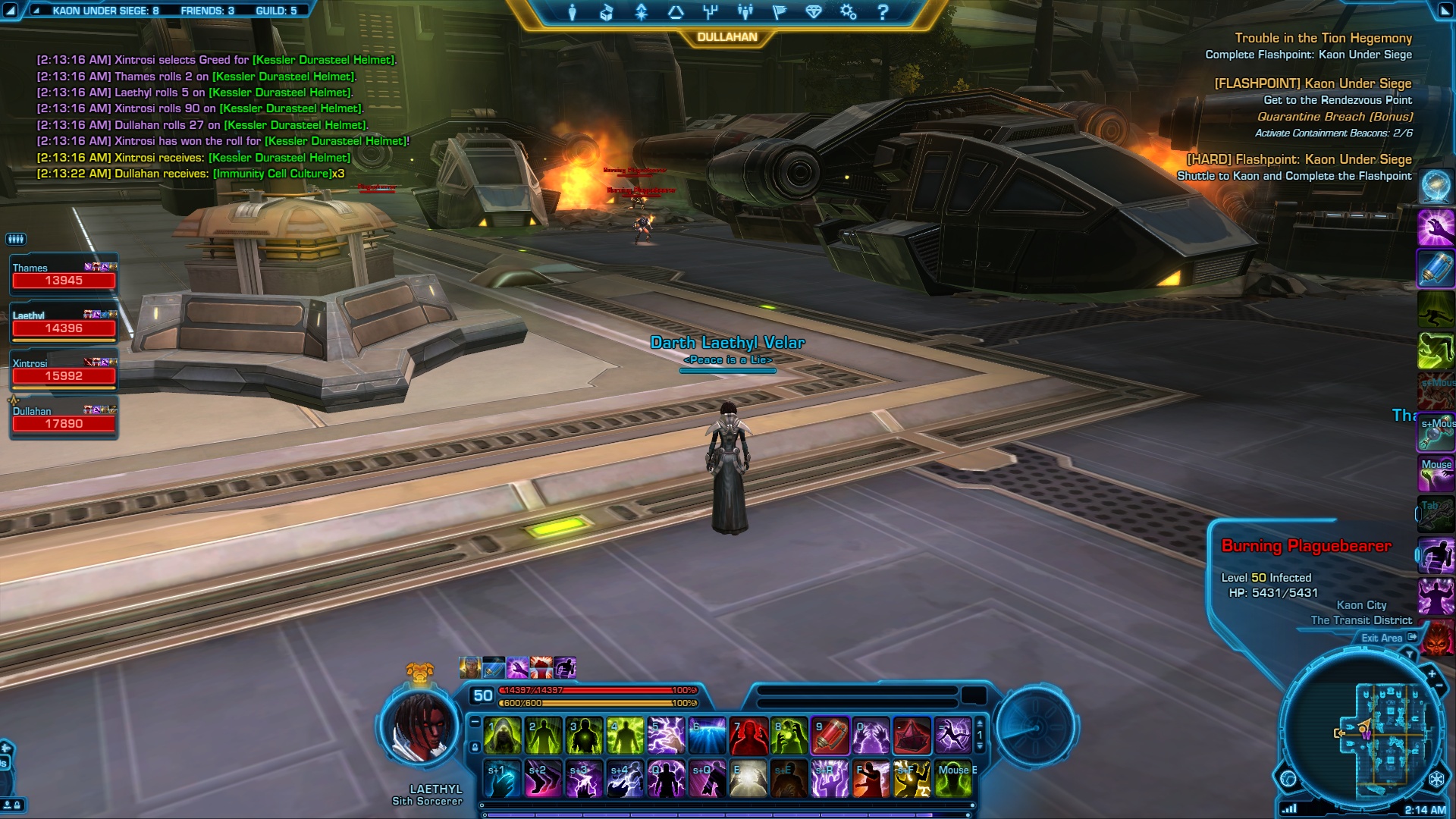
Task: Cast the blue lightning storm ability in slot 6
Action: click(x=708, y=736)
